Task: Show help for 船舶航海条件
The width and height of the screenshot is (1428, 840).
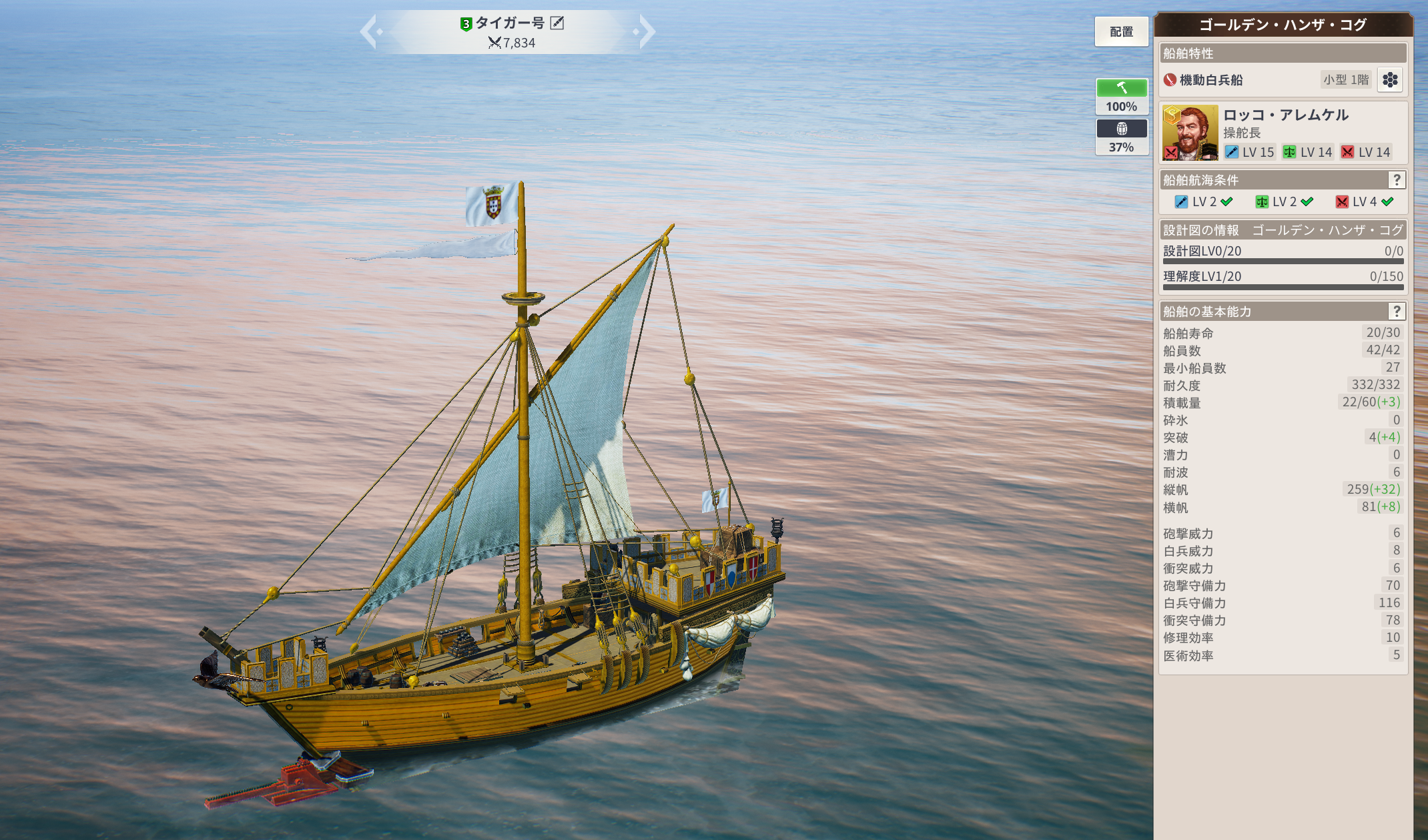Action: pos(1396,180)
